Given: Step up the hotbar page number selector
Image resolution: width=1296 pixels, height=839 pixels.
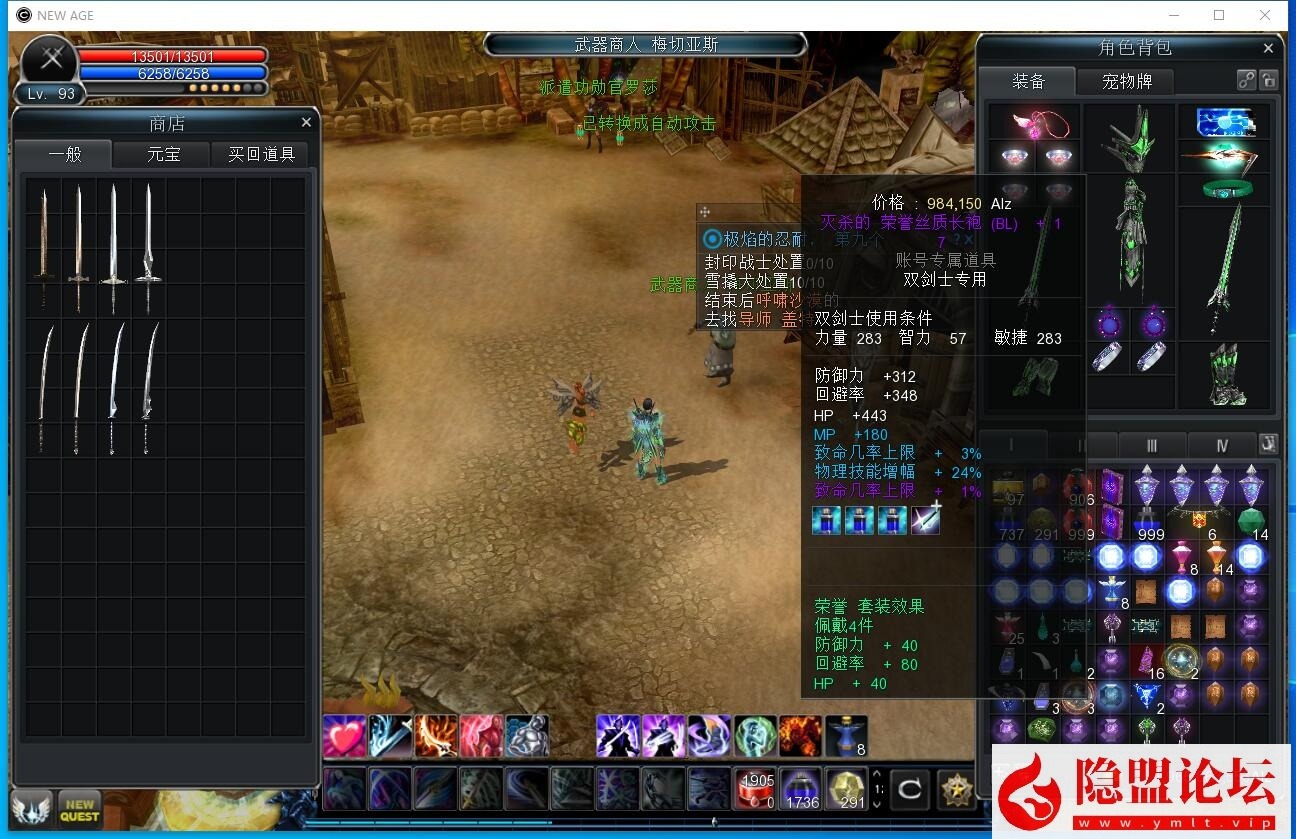Looking at the screenshot, I should pos(878,775).
